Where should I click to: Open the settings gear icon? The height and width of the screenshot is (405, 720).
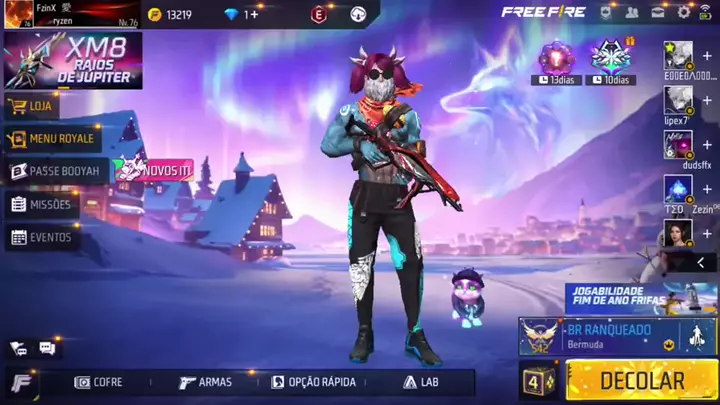[x=684, y=12]
